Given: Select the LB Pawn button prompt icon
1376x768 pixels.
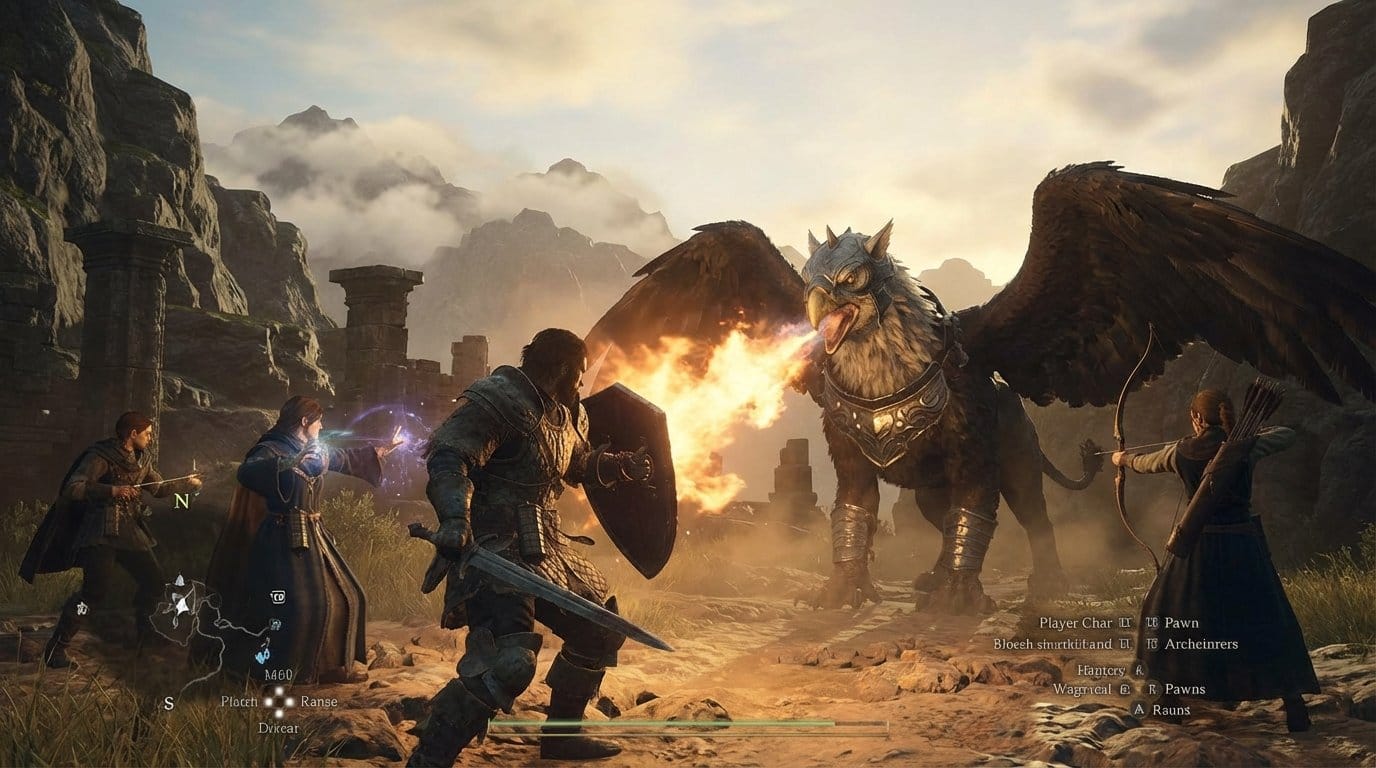Looking at the screenshot, I should click(x=1152, y=623).
